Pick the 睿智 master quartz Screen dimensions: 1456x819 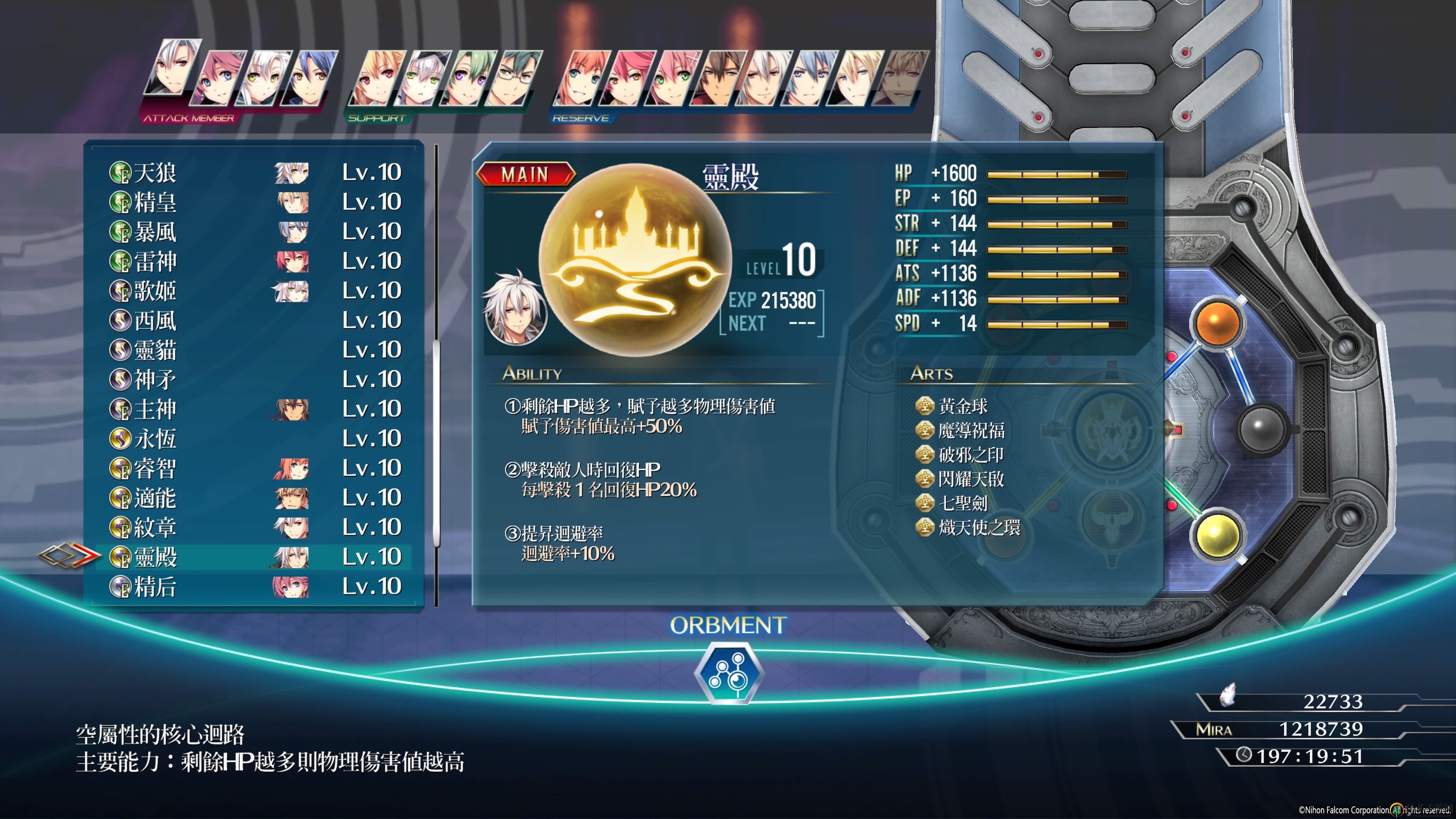[254, 468]
